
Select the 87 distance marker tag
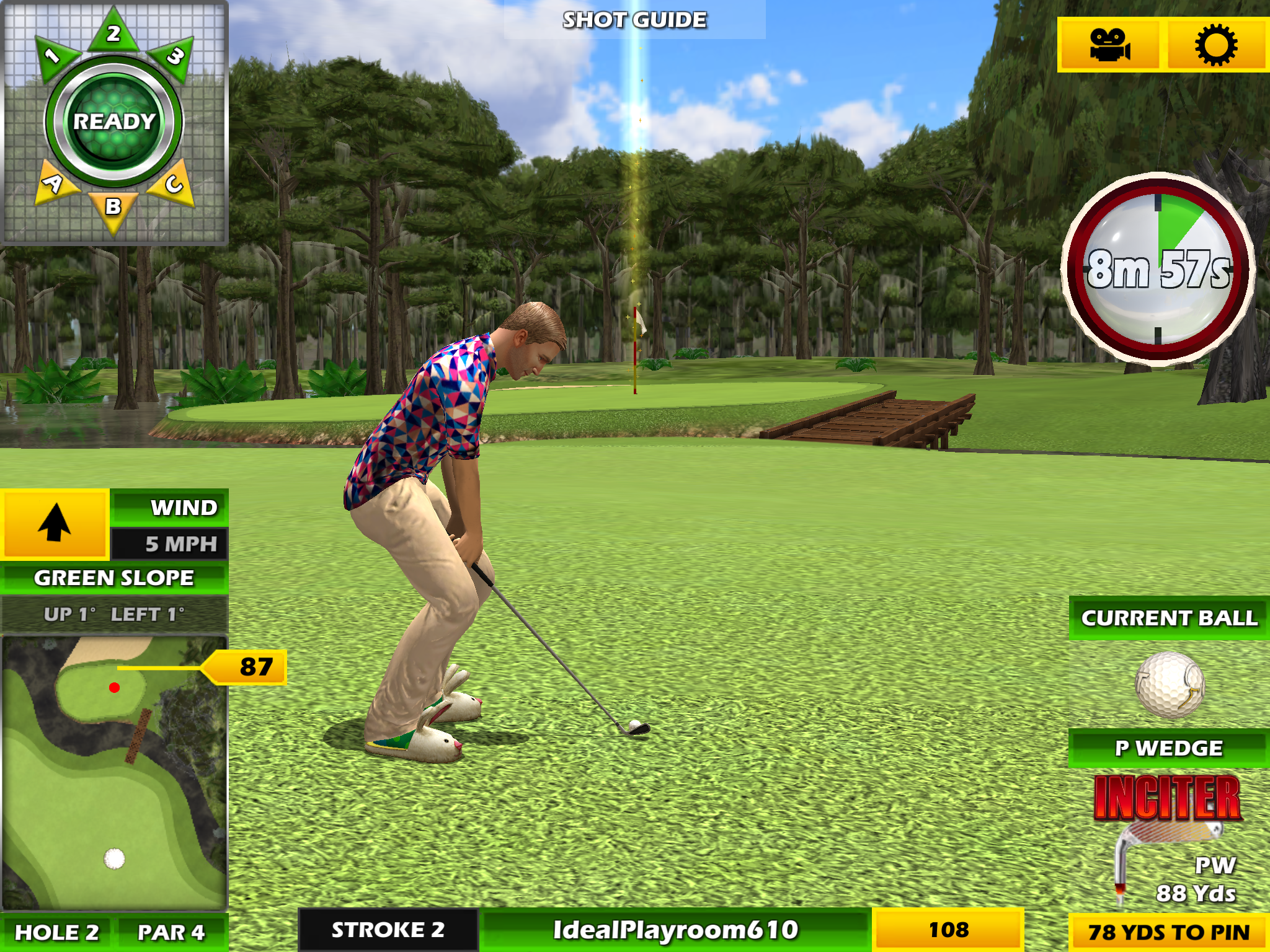coord(251,667)
